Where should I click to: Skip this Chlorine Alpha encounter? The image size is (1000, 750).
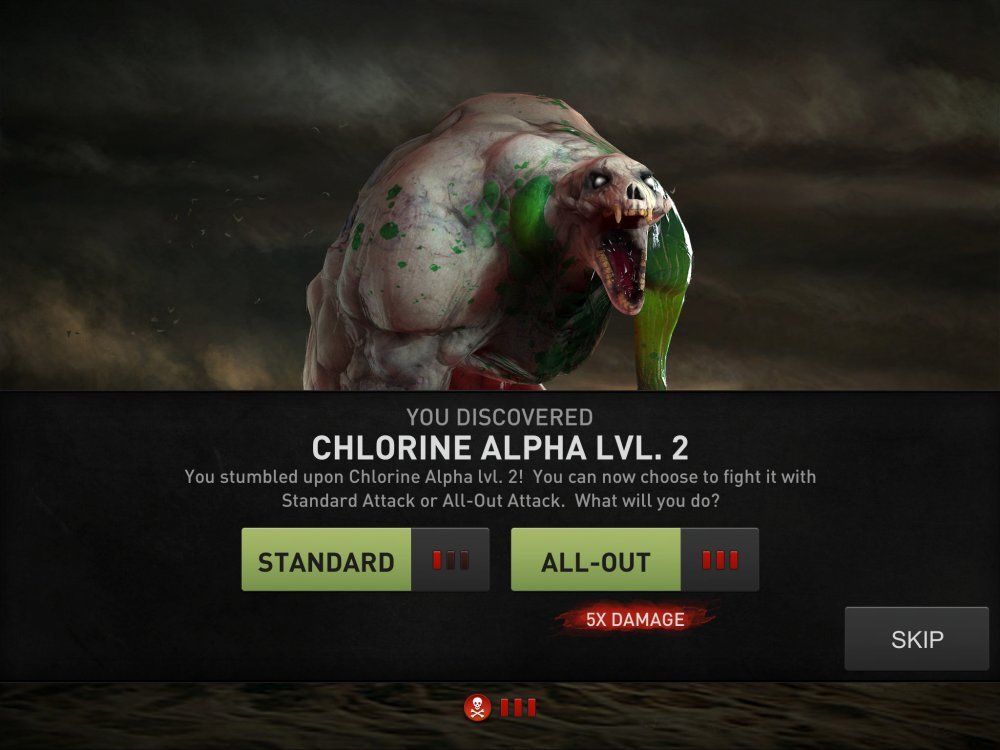(916, 639)
